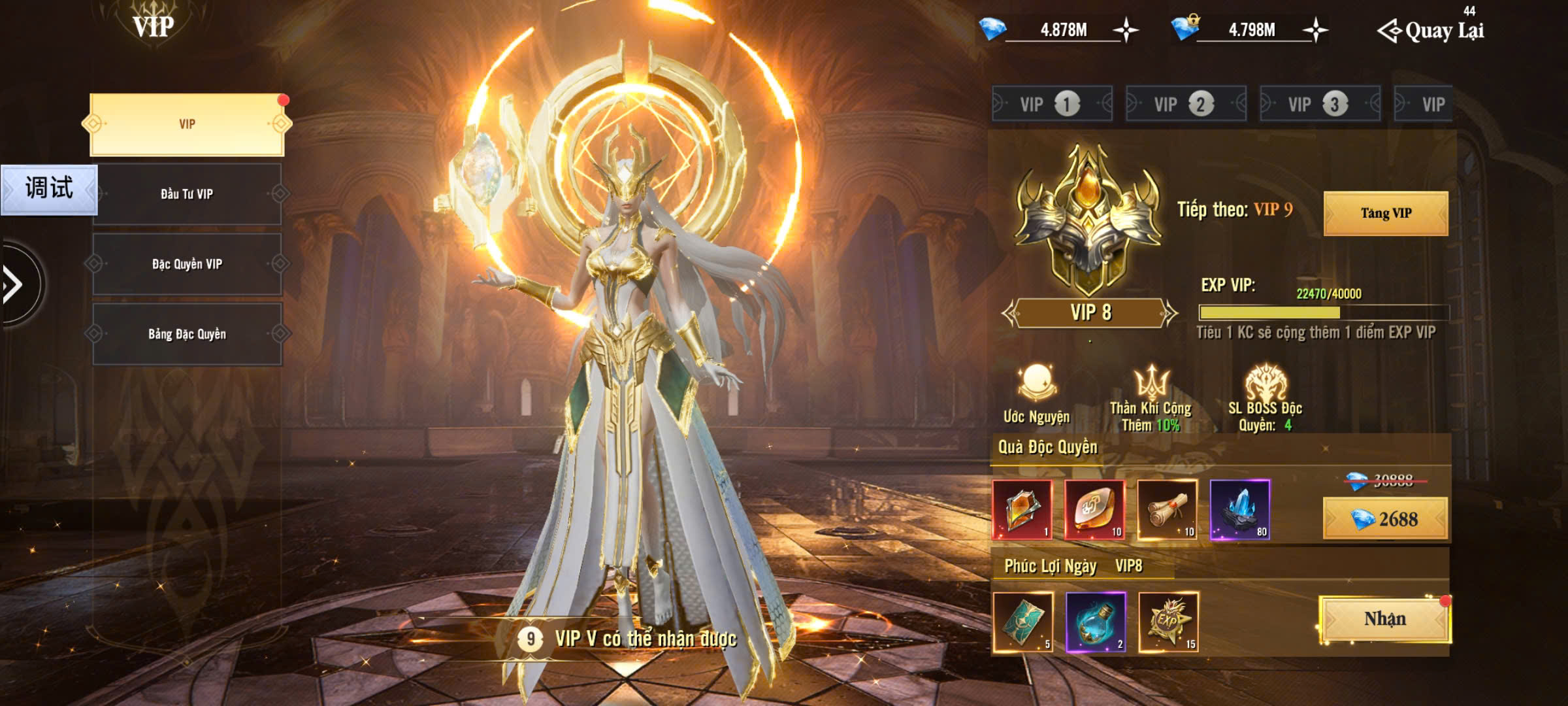The image size is (1568, 706).
Task: Add more unbound diamonds via plus icon
Action: point(1126,30)
